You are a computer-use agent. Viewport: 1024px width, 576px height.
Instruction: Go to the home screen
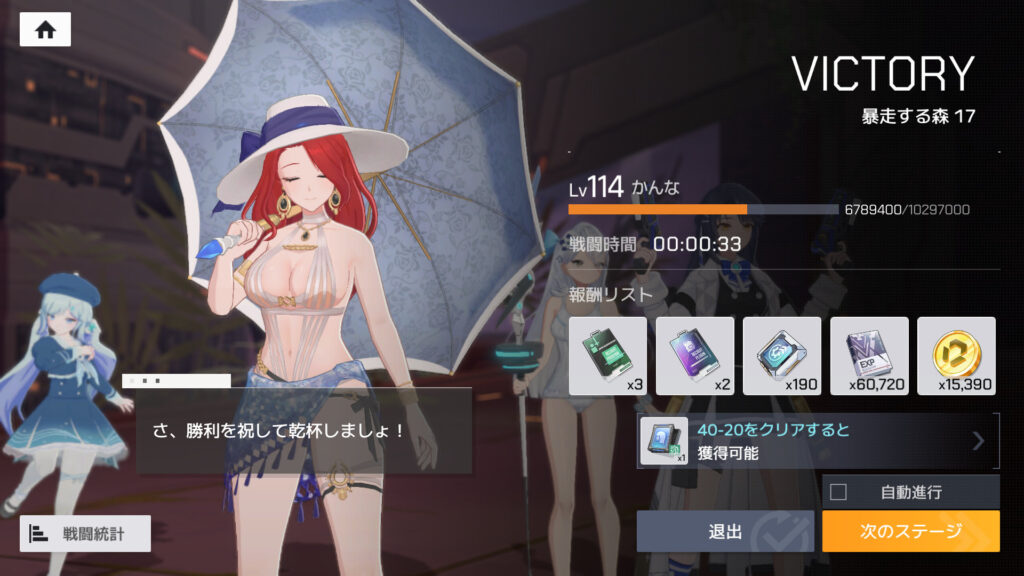tap(45, 30)
